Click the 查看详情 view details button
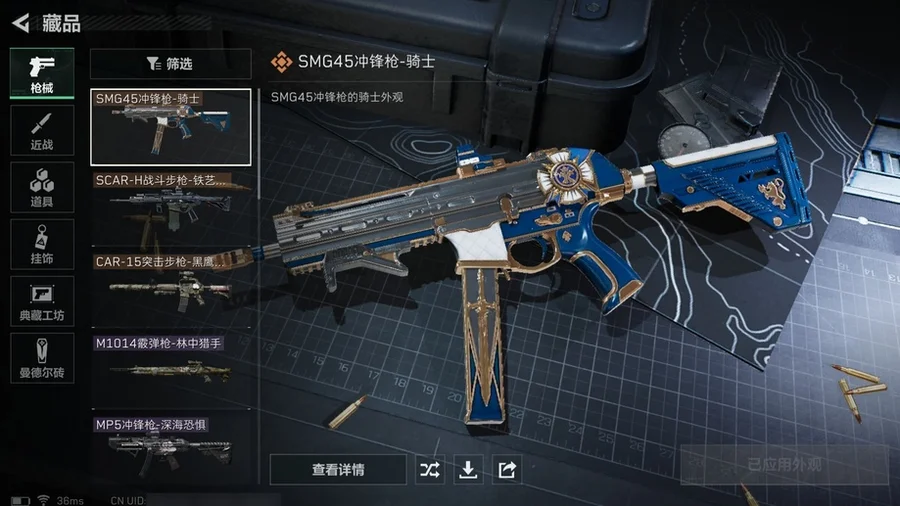This screenshot has width=900, height=506. click(x=338, y=469)
